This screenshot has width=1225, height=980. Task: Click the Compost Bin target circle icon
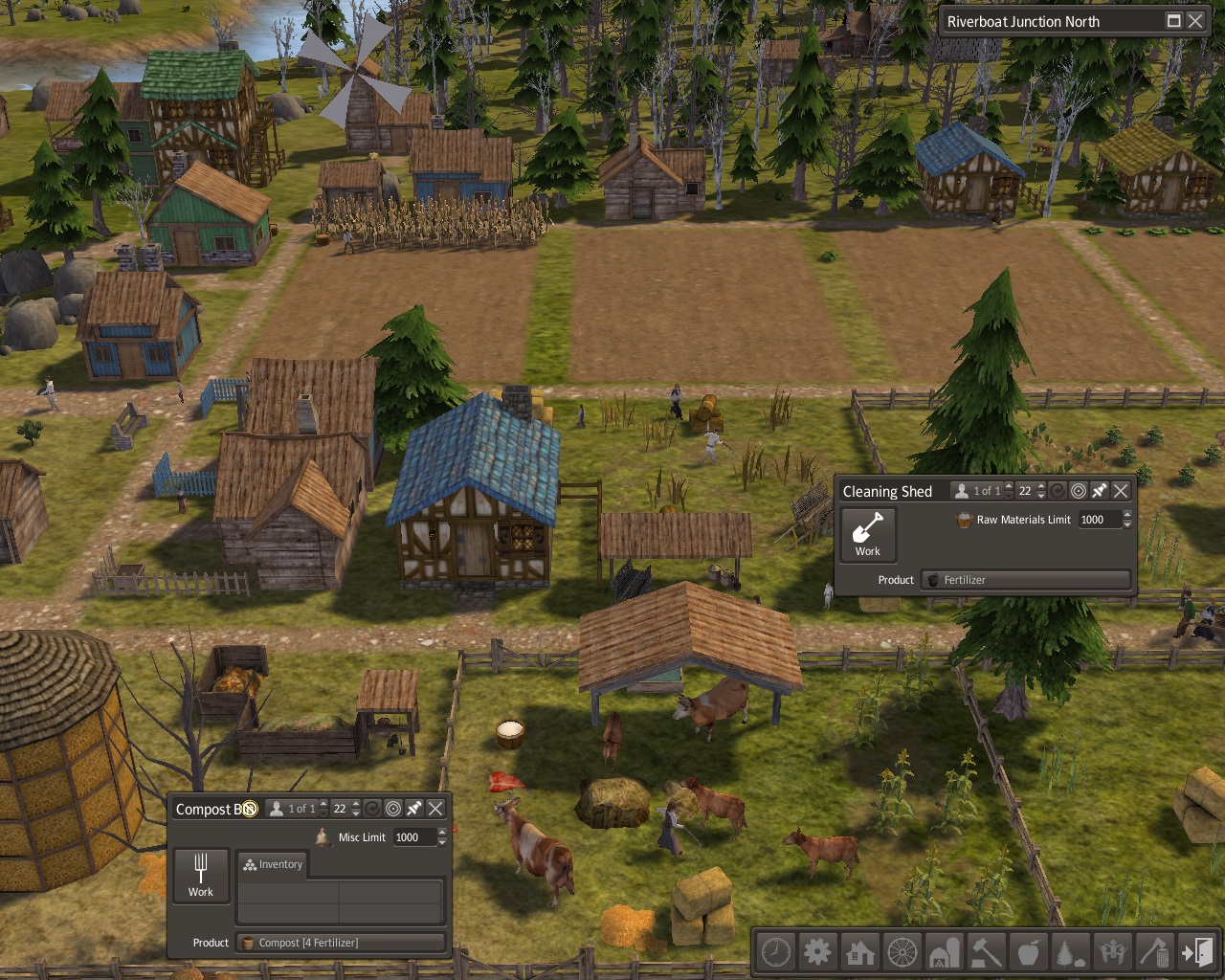[x=393, y=809]
